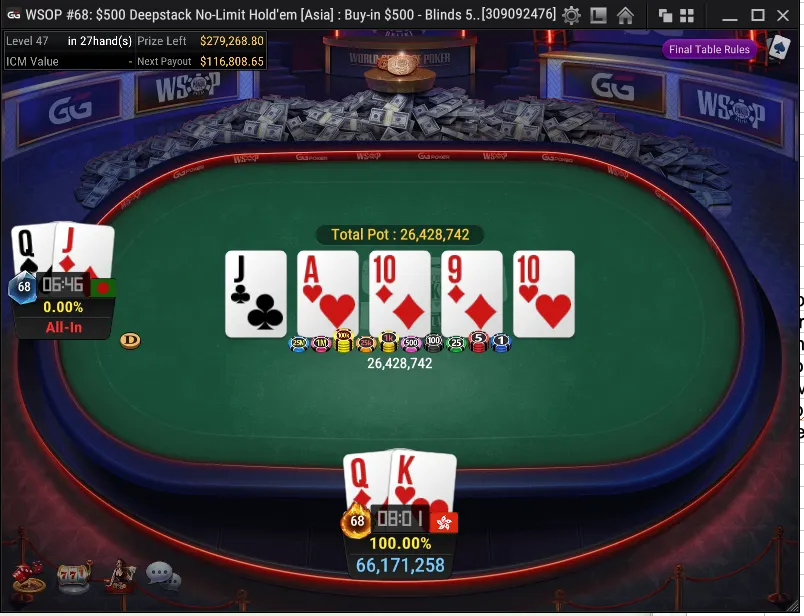Toggle the table layout panel icon
The image size is (804, 616).
[x=598, y=15]
